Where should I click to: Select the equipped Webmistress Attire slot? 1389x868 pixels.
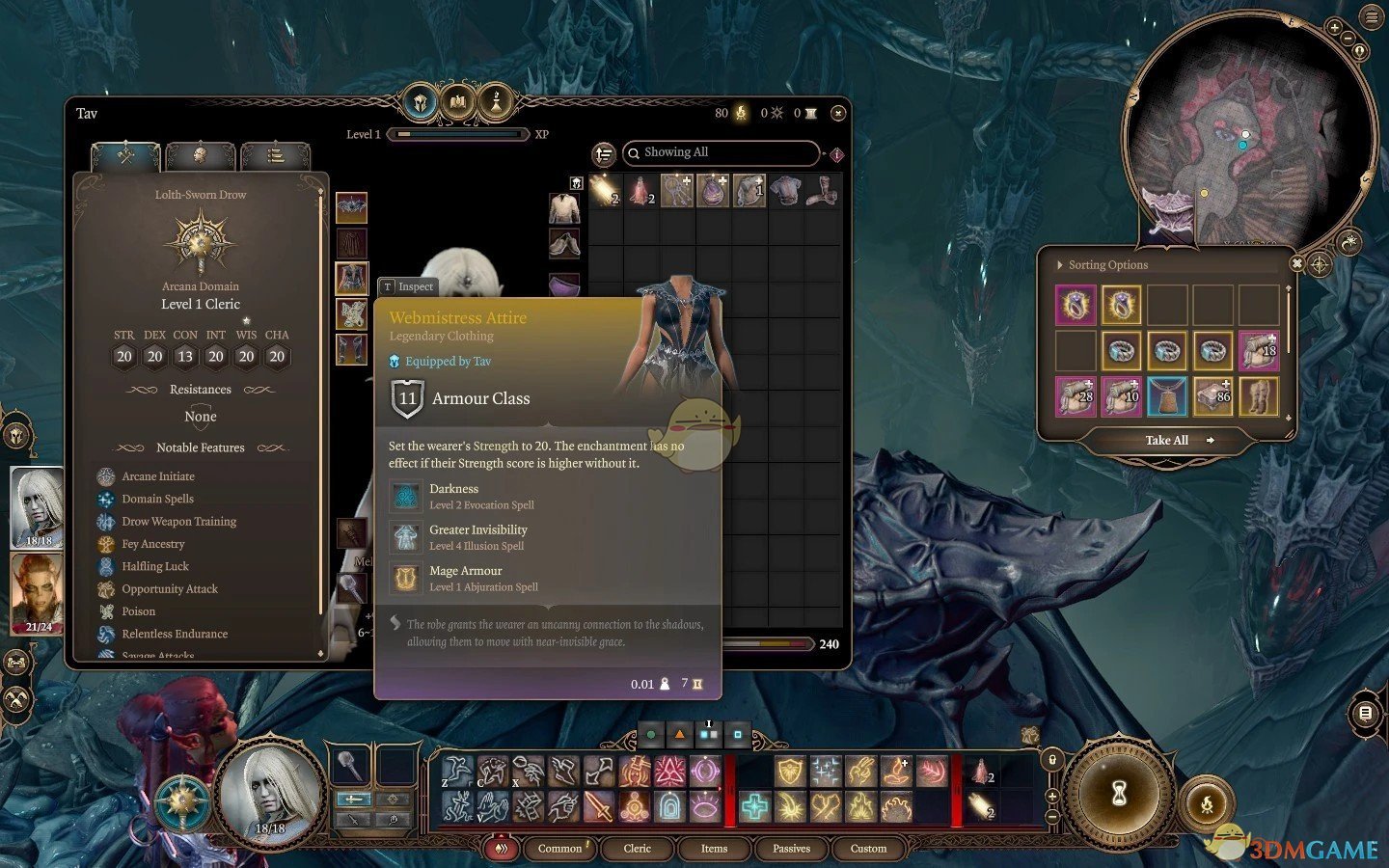(351, 279)
